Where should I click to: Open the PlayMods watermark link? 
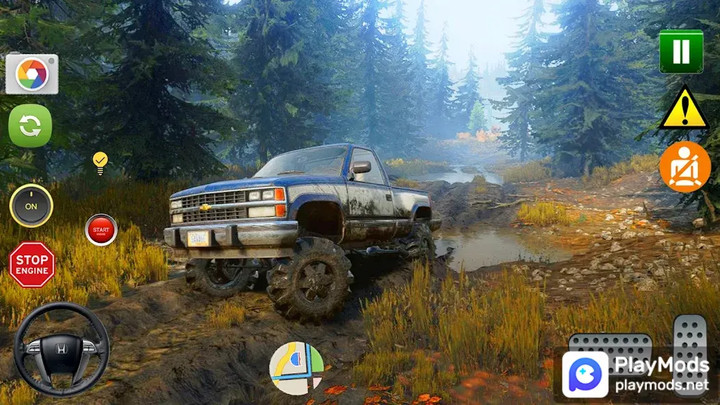point(635,374)
